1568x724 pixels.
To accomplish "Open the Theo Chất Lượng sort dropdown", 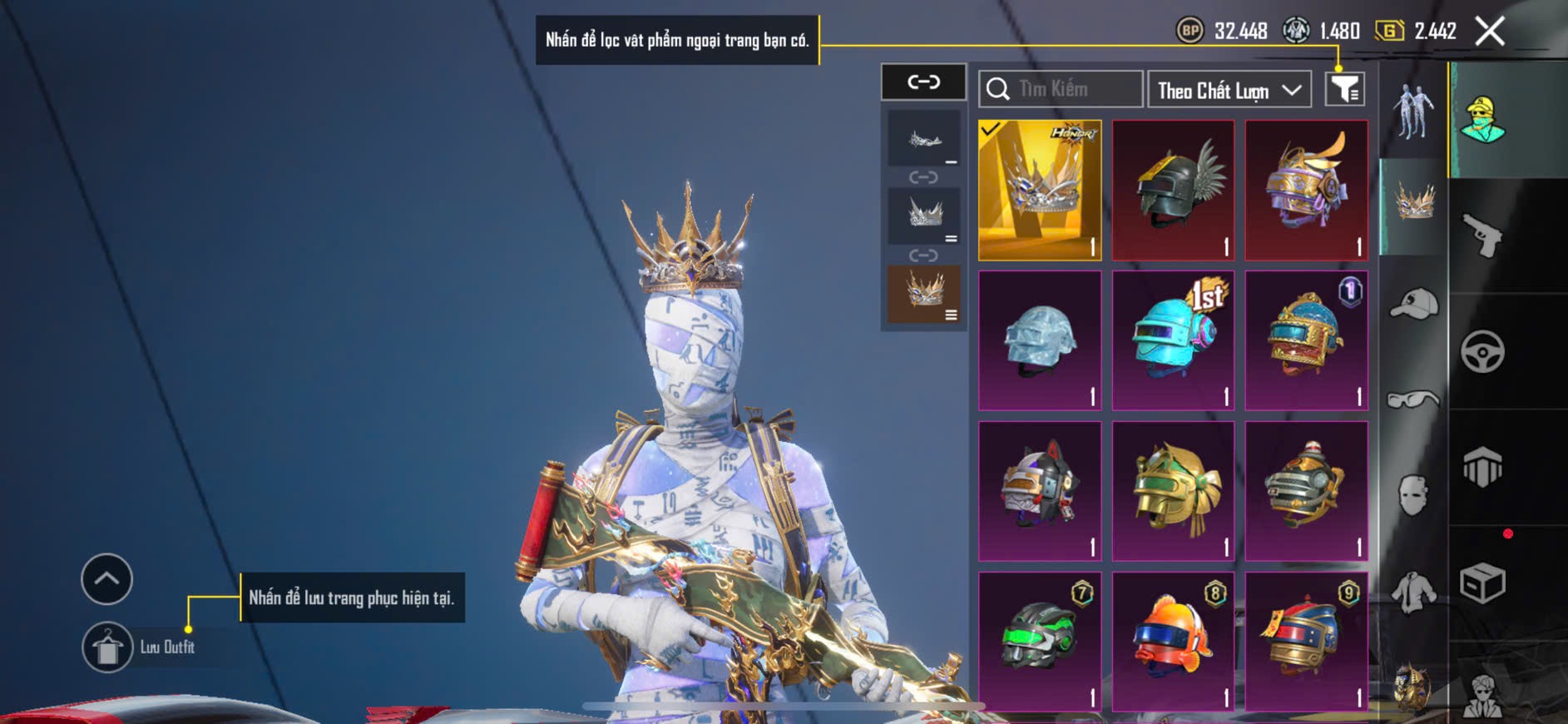I will 1229,90.
